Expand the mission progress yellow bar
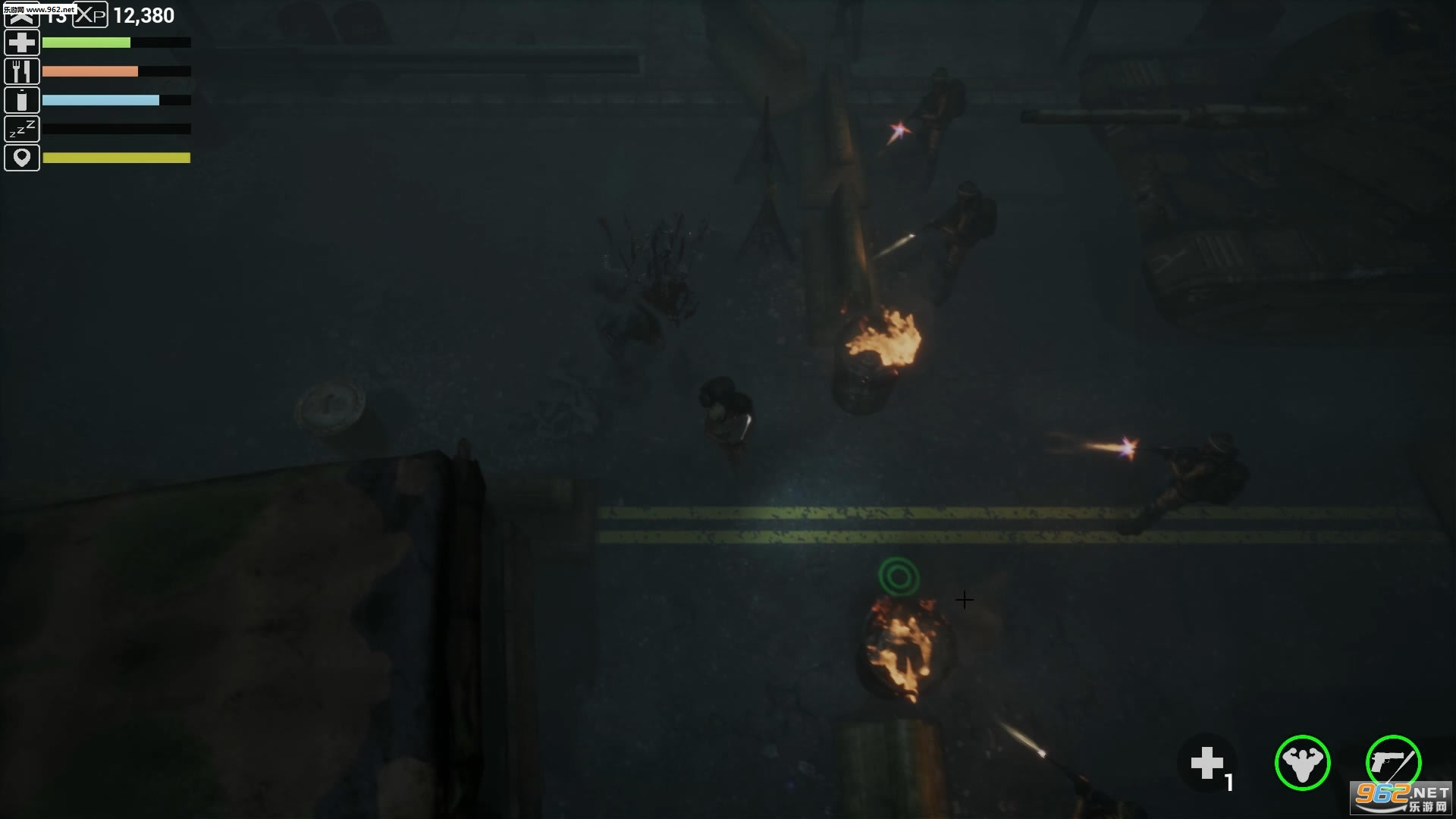The width and height of the screenshot is (1456, 819). coord(116,158)
